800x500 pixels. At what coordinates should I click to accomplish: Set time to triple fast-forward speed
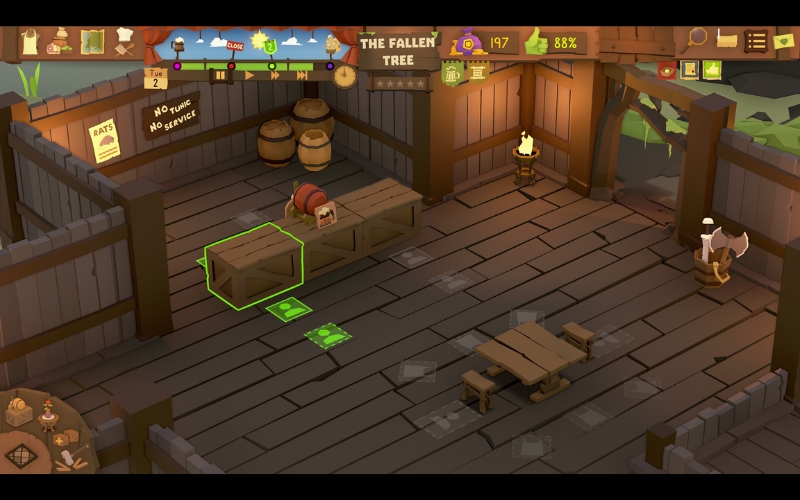point(302,75)
